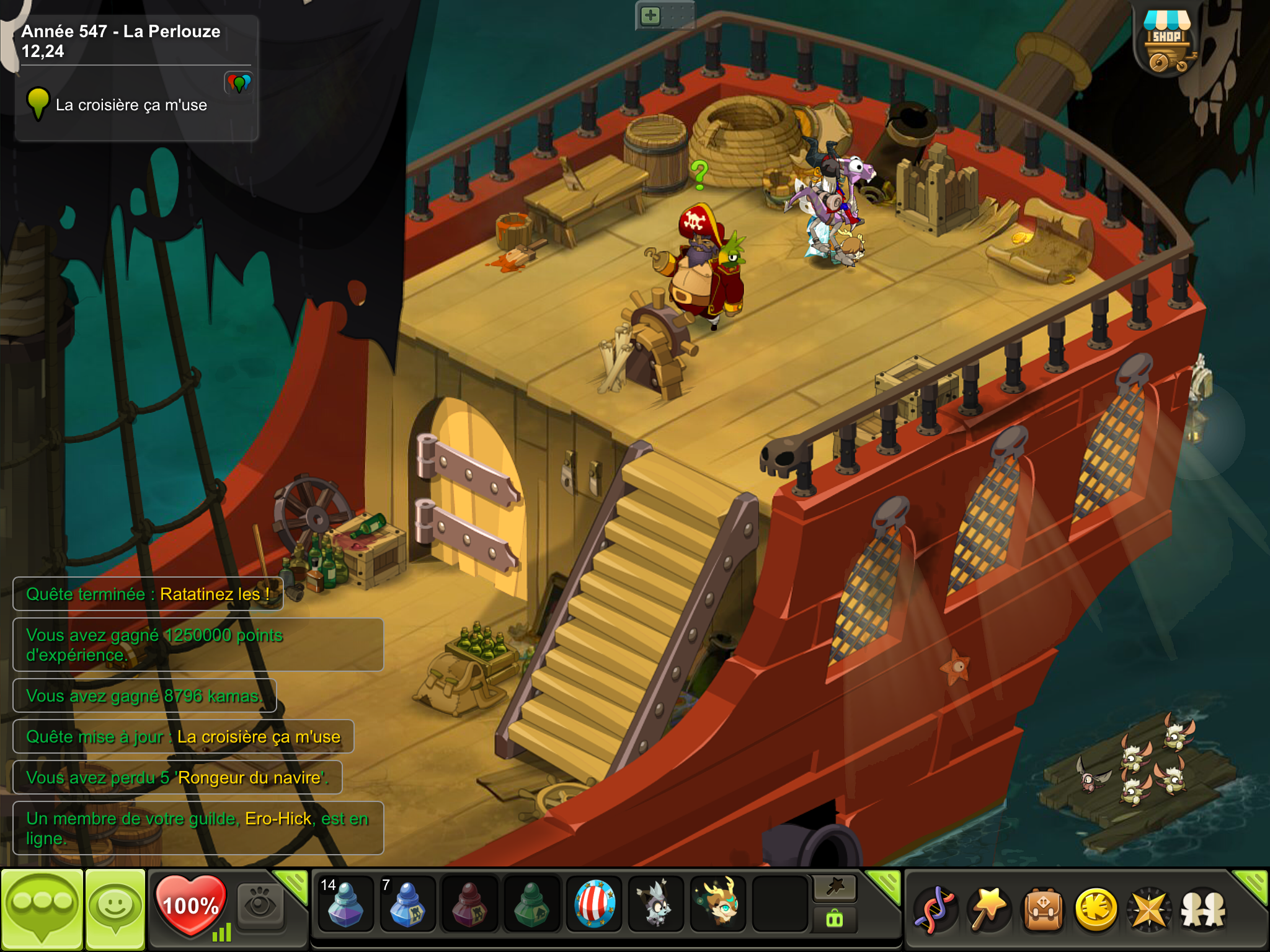Open the chat speech-bubble button
Image resolution: width=1270 pixels, height=952 pixels.
click(x=42, y=909)
